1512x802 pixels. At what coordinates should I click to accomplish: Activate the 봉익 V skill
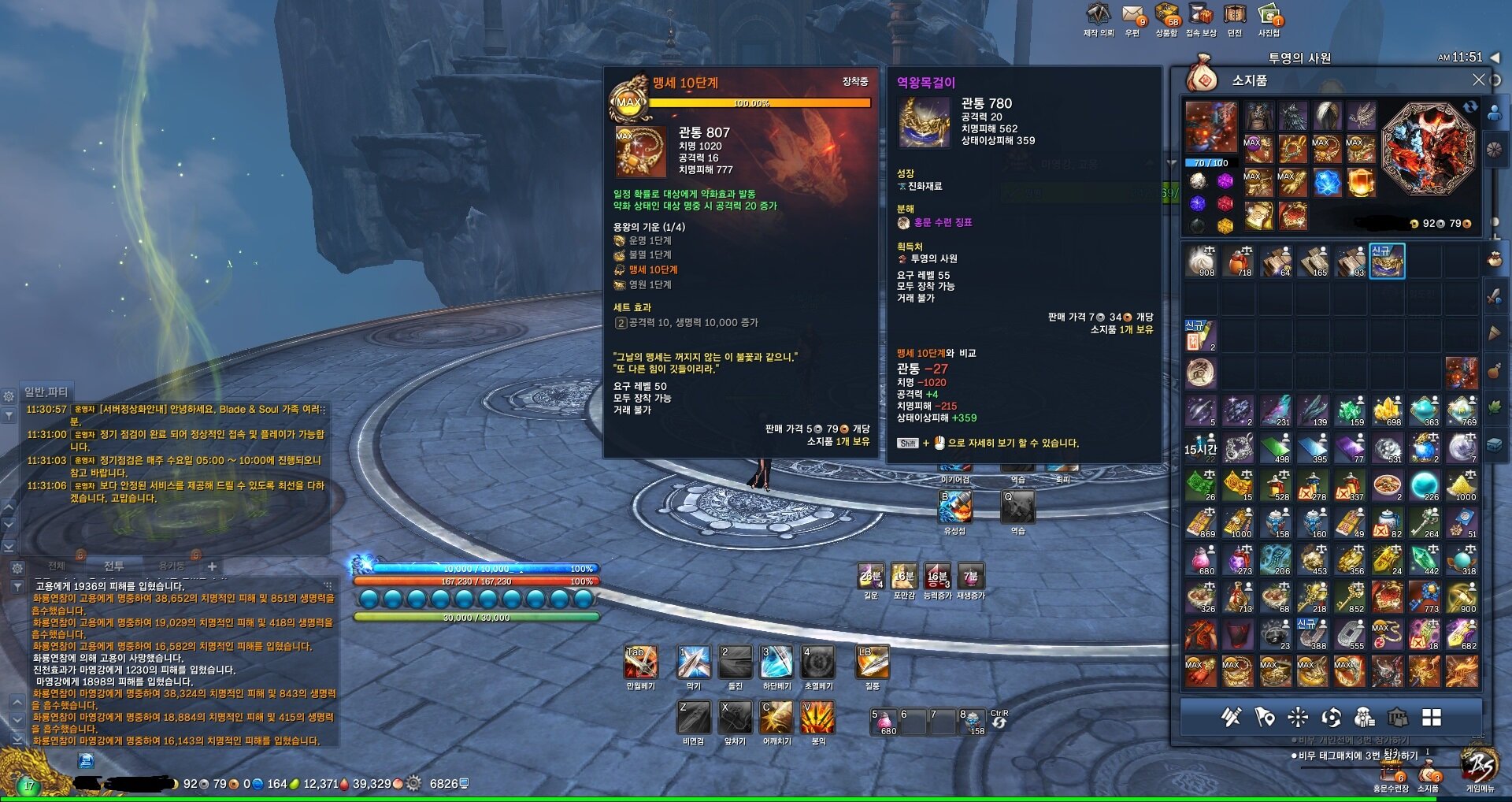point(818,718)
